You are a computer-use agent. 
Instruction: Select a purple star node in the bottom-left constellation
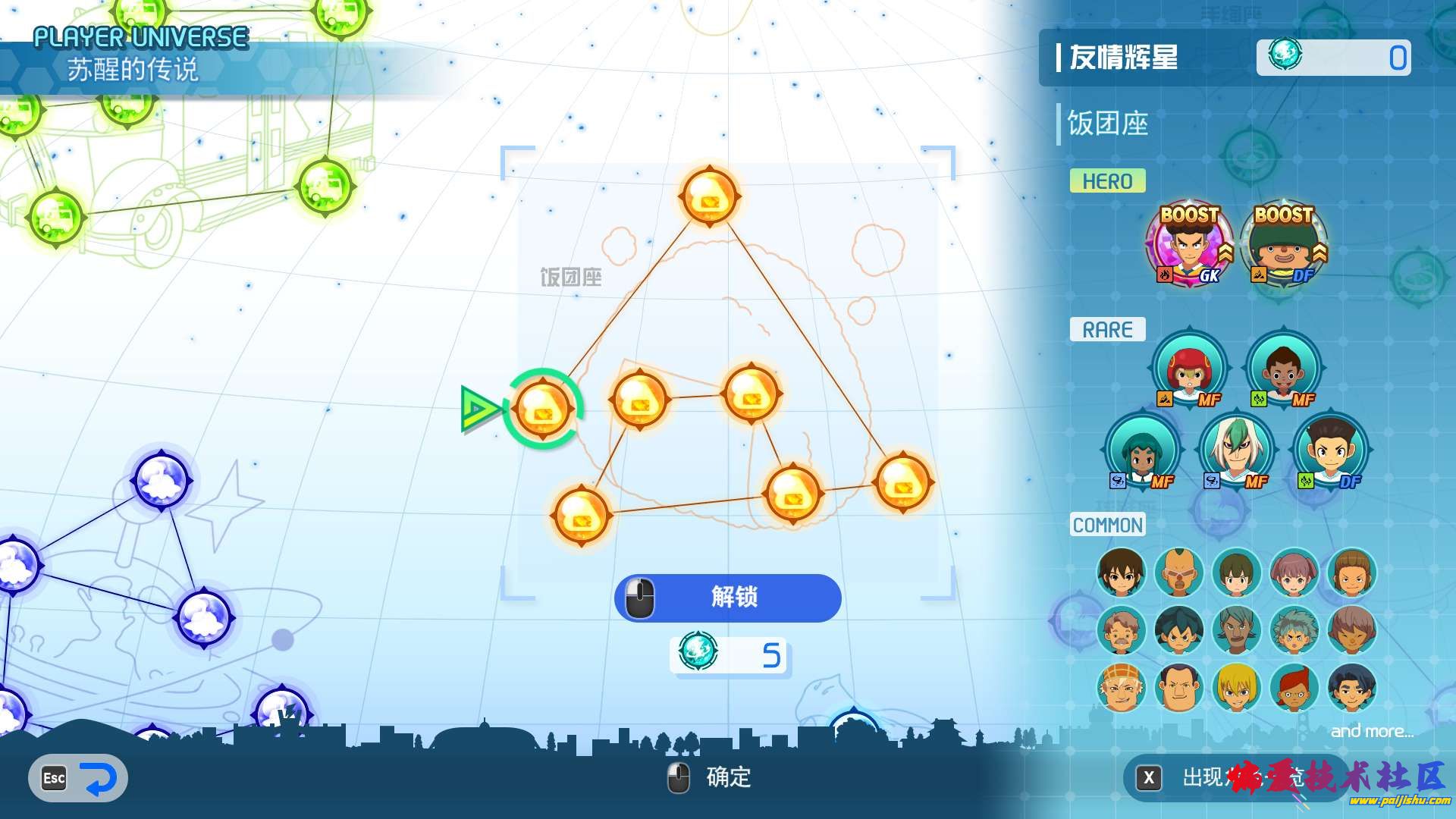(163, 479)
